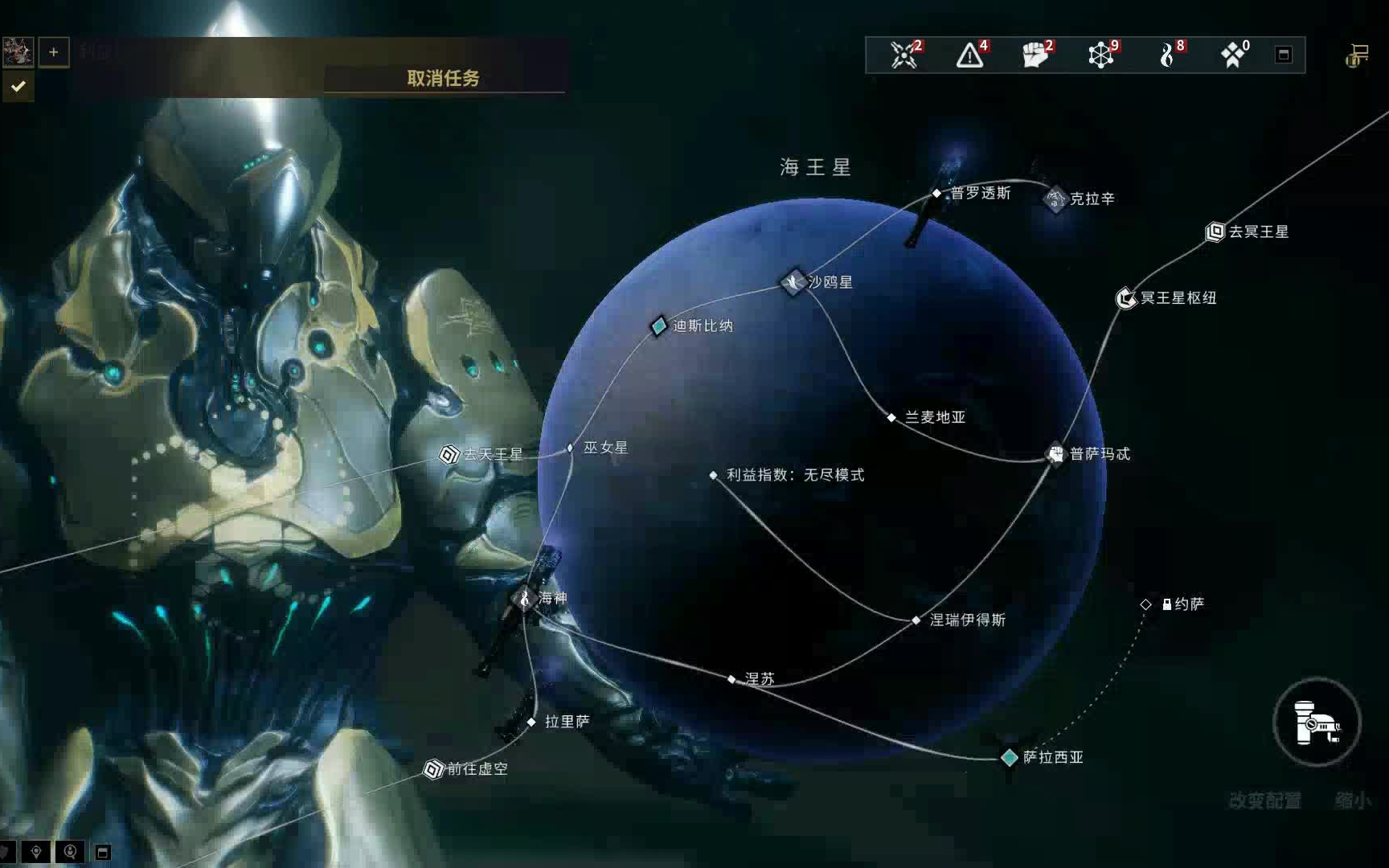The height and width of the screenshot is (868, 1389).
Task: Select the 去冥王星 route marker
Action: click(x=1216, y=232)
